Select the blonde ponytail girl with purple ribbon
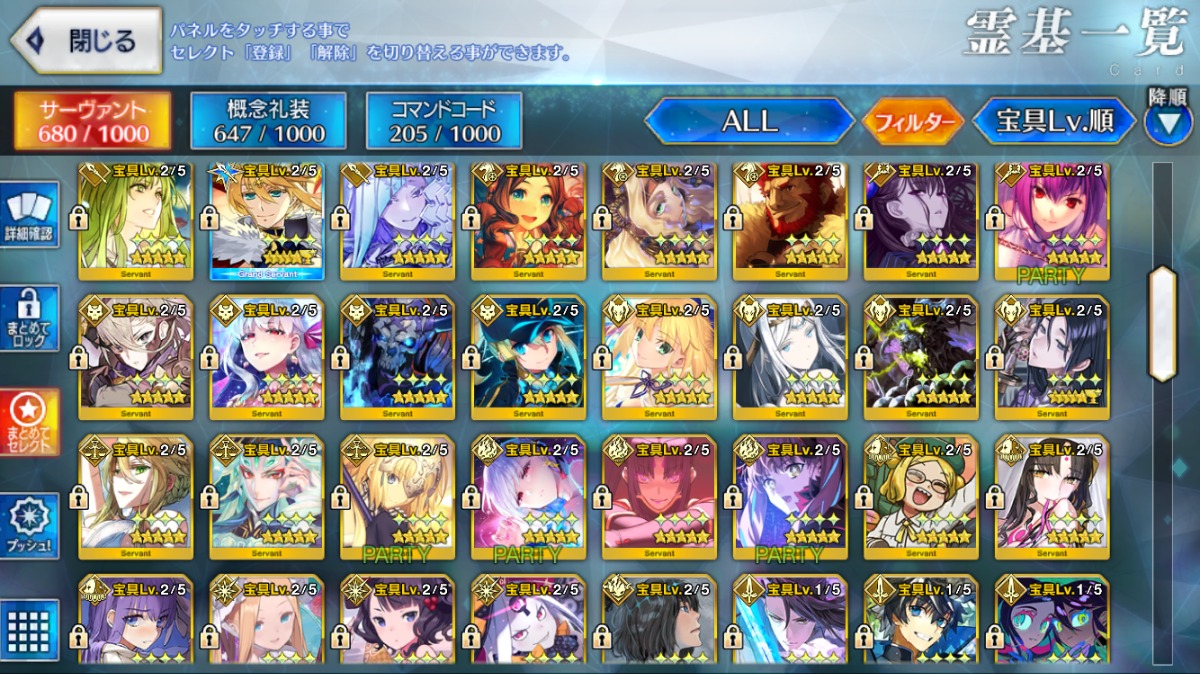The image size is (1200, 674). [x=659, y=358]
